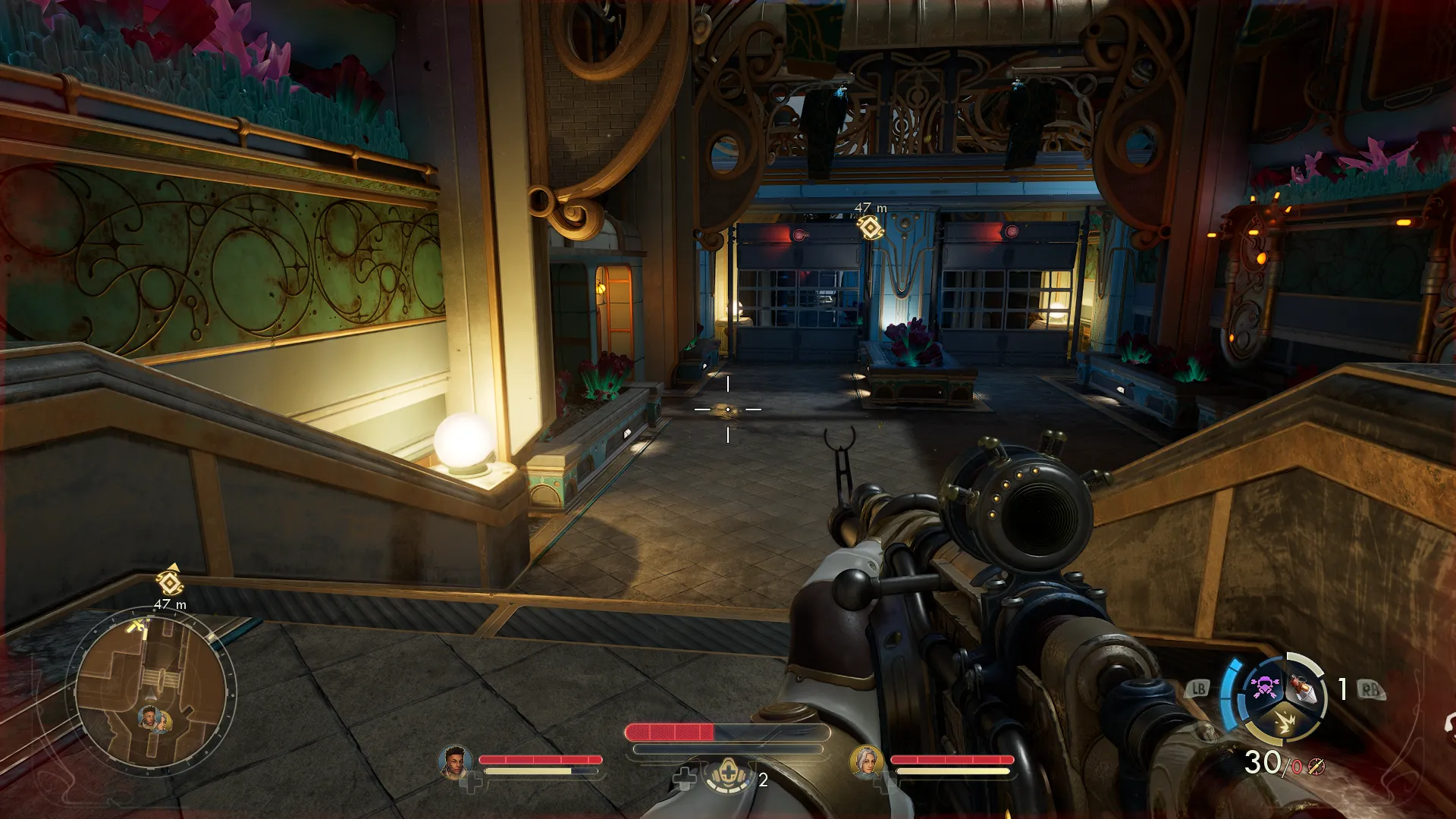Select the grenade item in the wheel

tap(1303, 687)
